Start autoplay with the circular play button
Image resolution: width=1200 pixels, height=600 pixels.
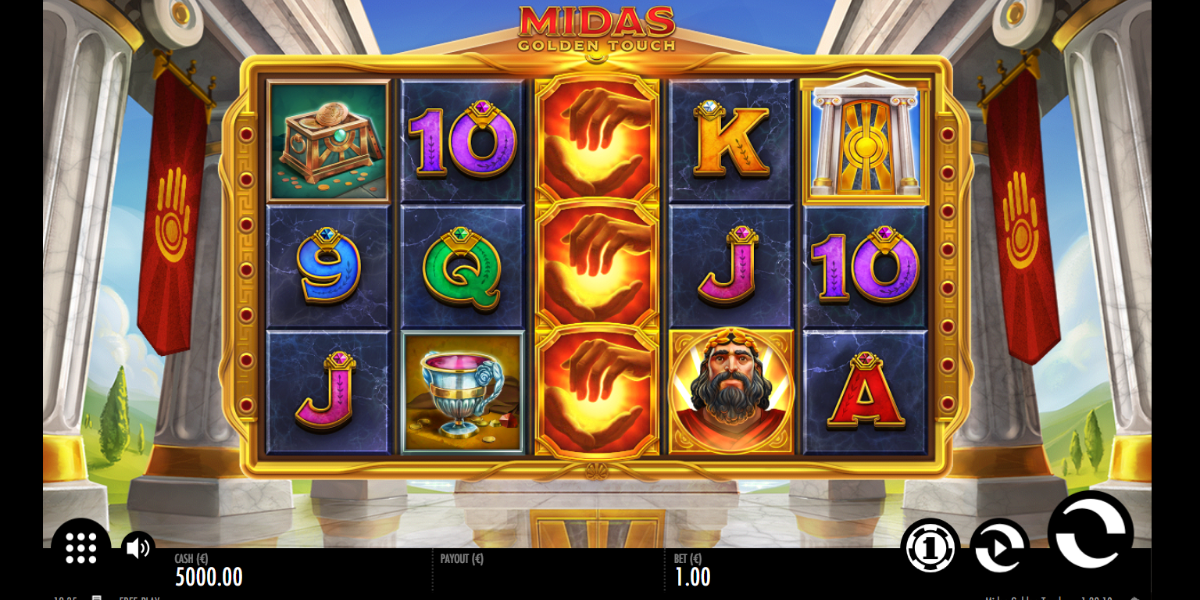999,547
